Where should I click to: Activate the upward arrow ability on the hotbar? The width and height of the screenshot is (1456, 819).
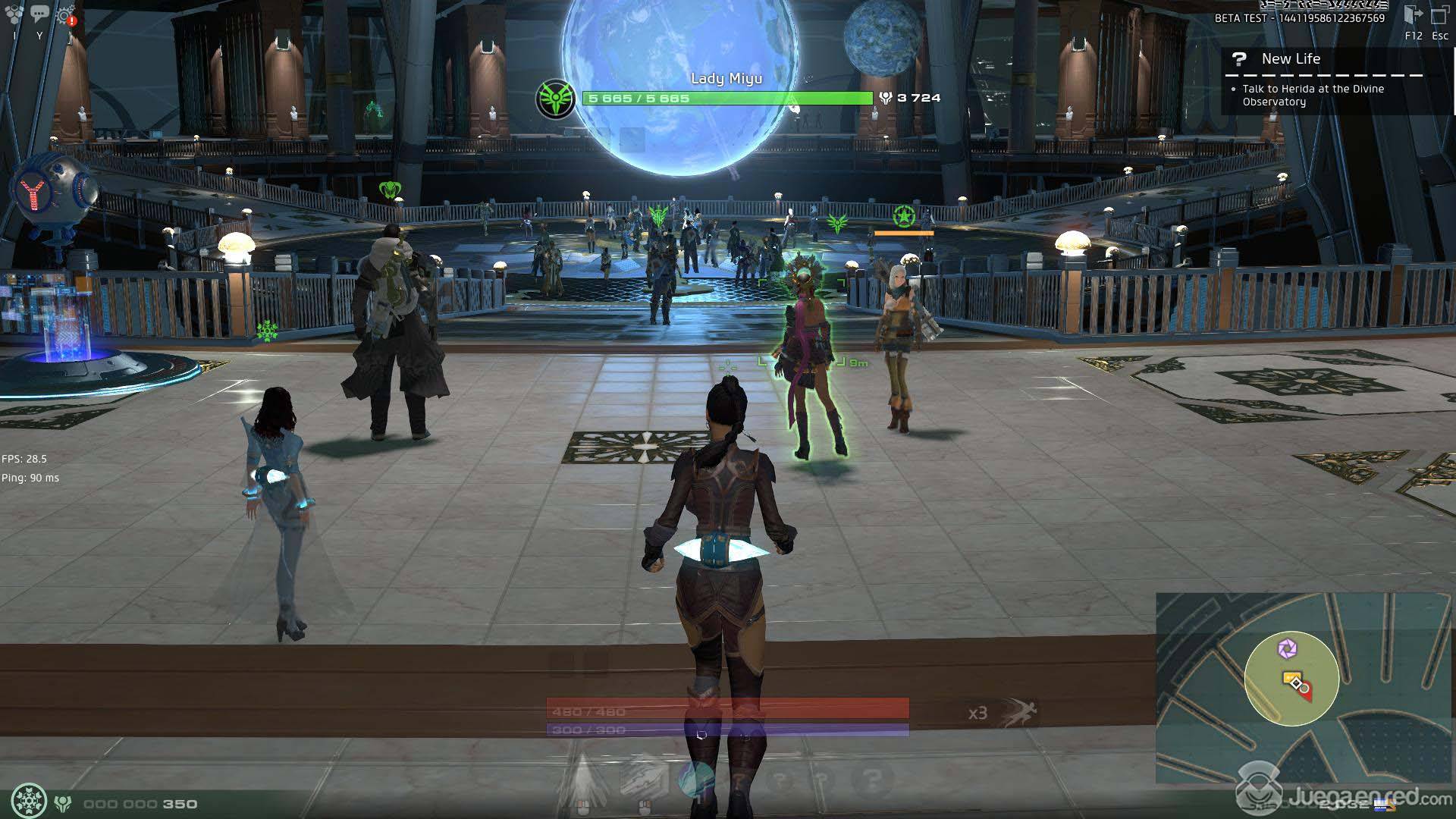[x=582, y=777]
